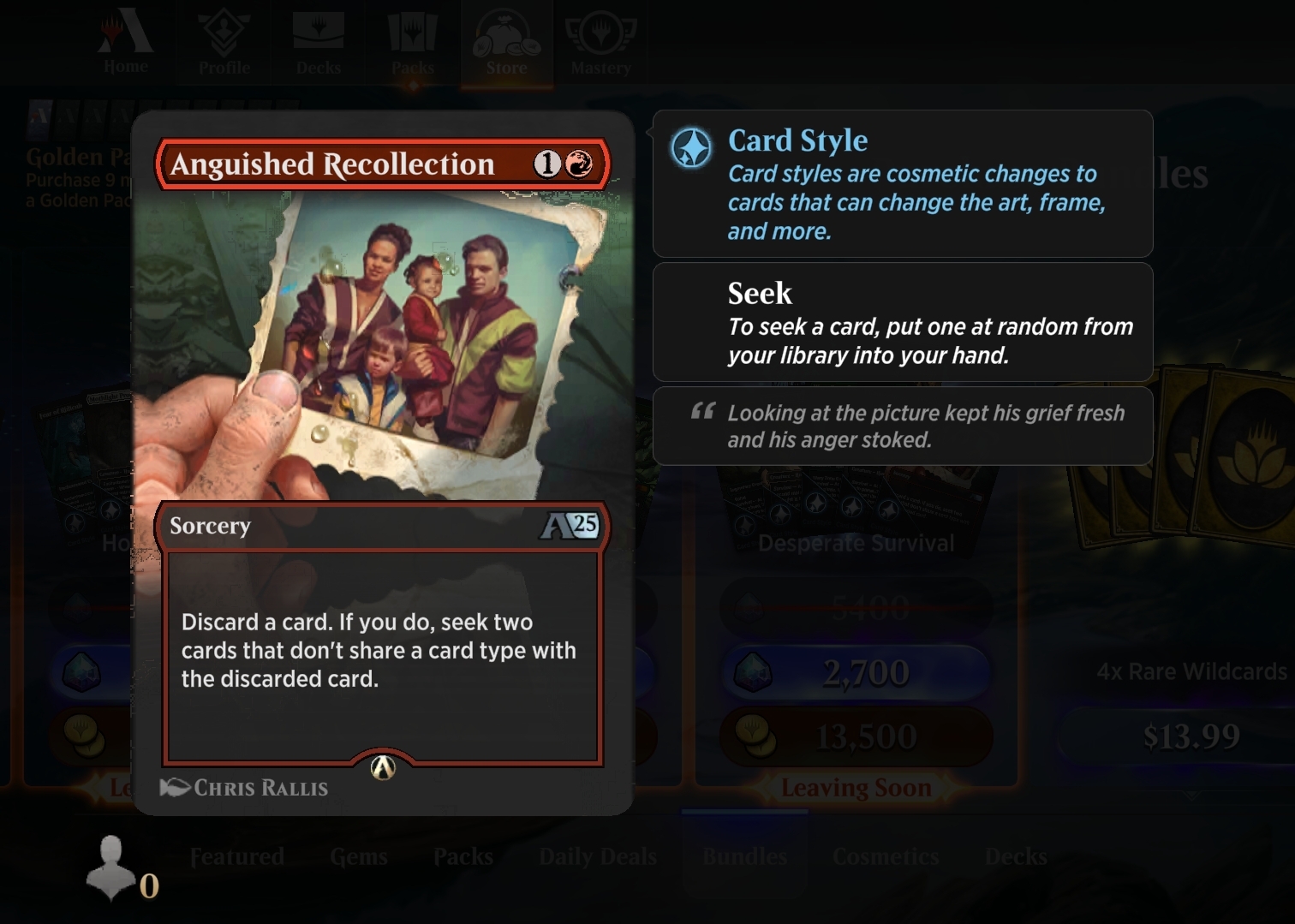Image resolution: width=1295 pixels, height=924 pixels.
Task: Choose the Daily Deals category
Action: 598,856
